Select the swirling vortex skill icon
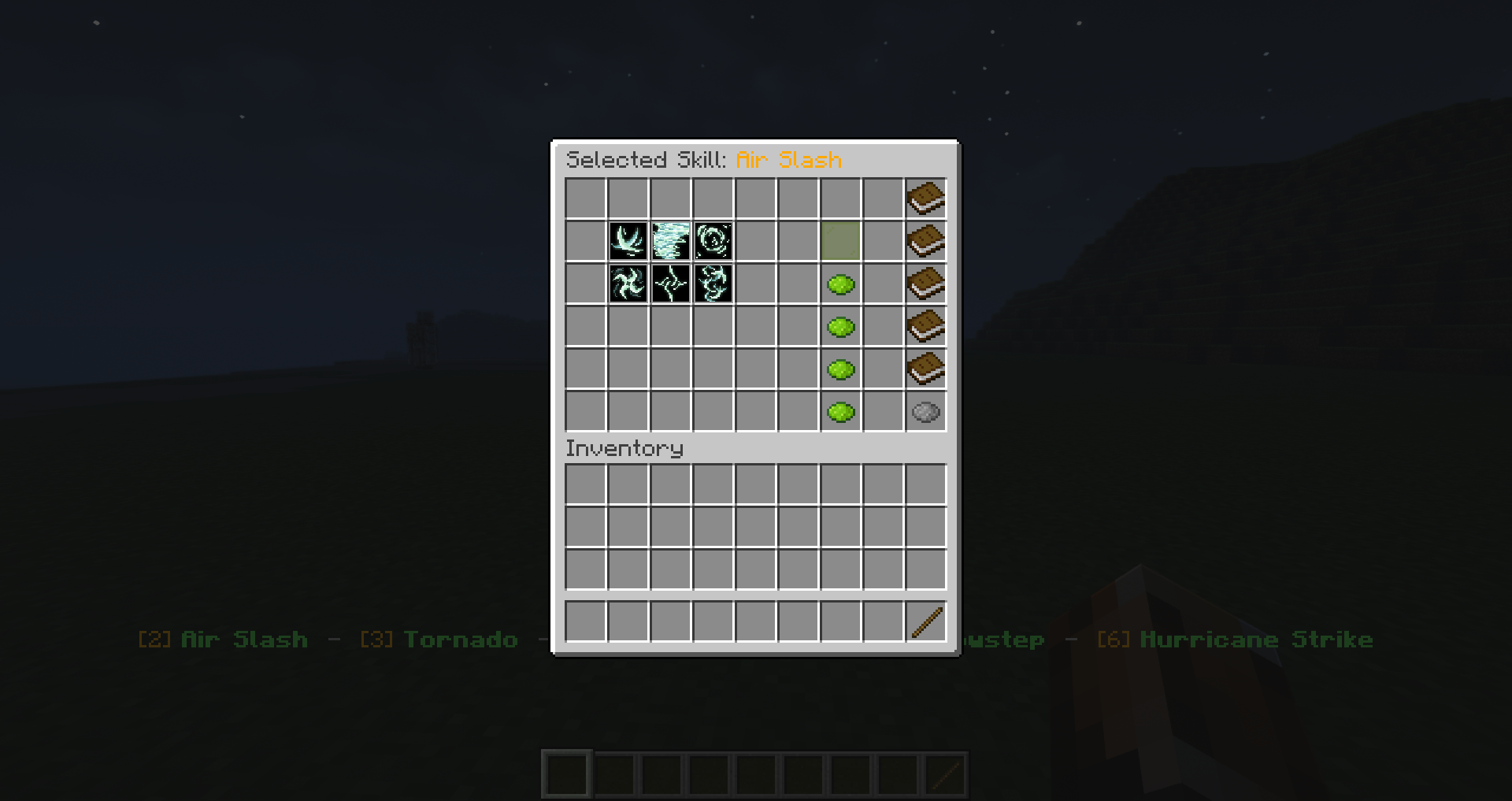The width and height of the screenshot is (1512, 801). tap(713, 242)
